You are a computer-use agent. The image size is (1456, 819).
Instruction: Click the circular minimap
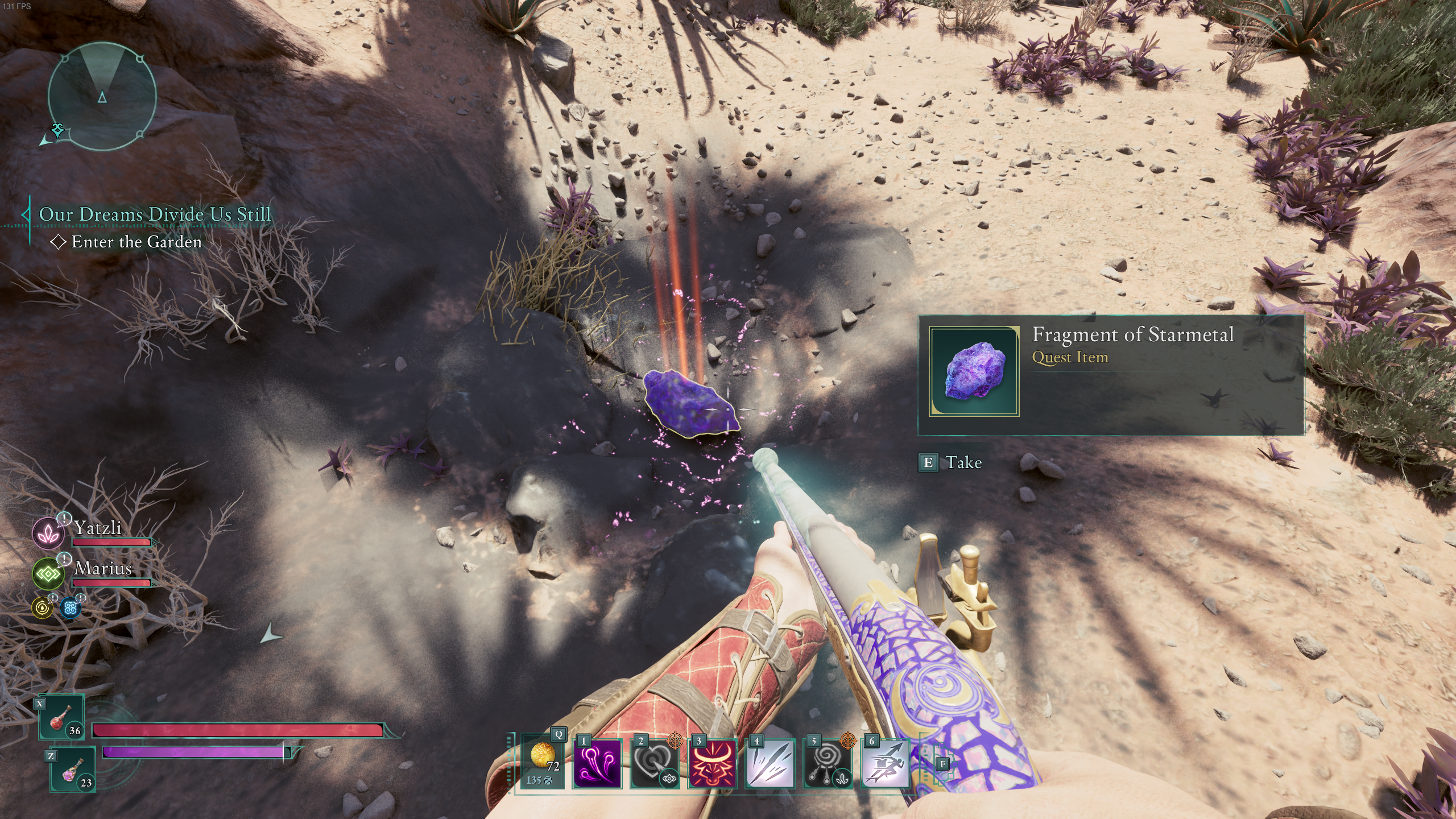102,97
